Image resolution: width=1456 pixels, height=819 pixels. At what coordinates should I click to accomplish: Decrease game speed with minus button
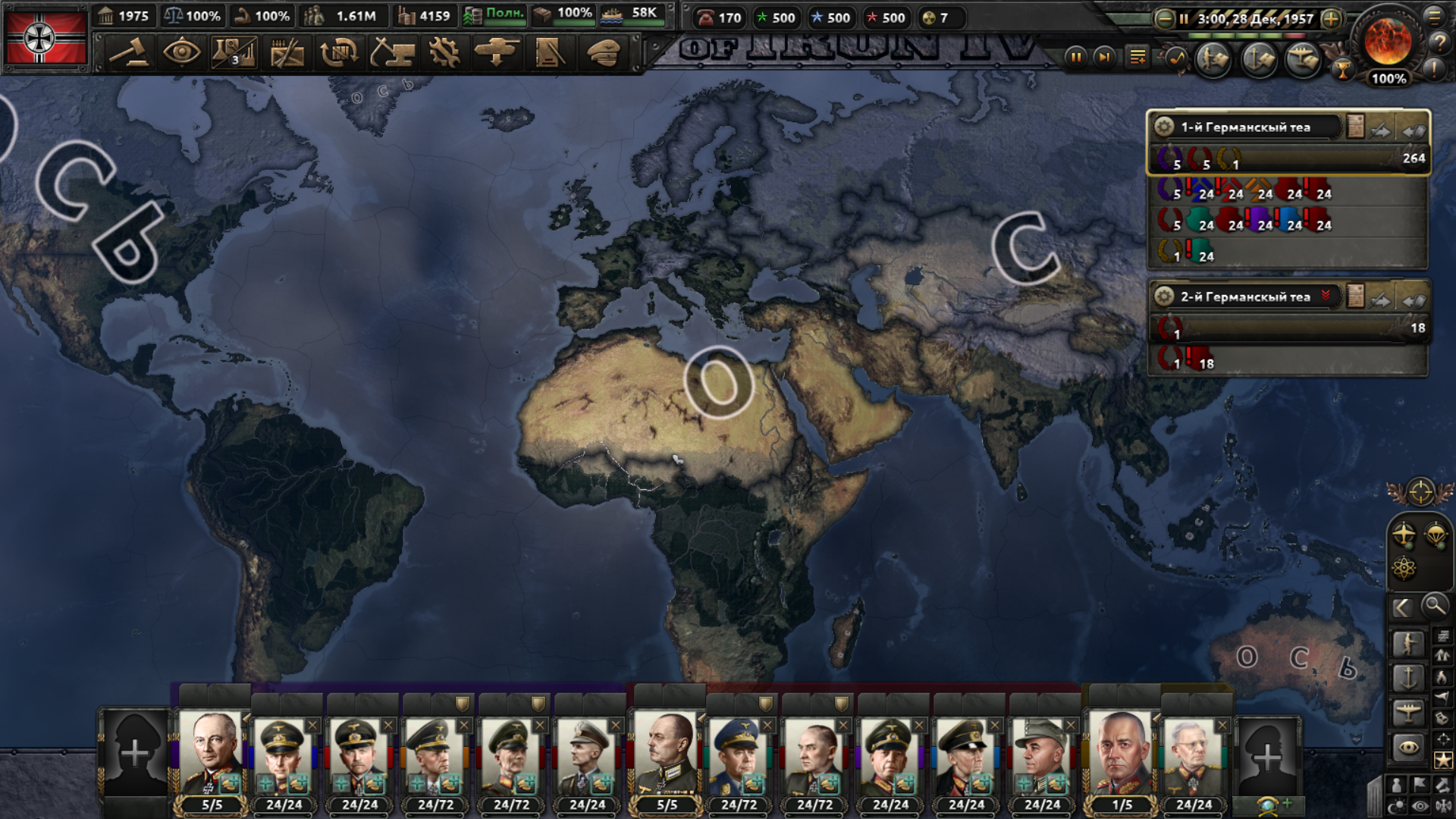pos(1164,19)
